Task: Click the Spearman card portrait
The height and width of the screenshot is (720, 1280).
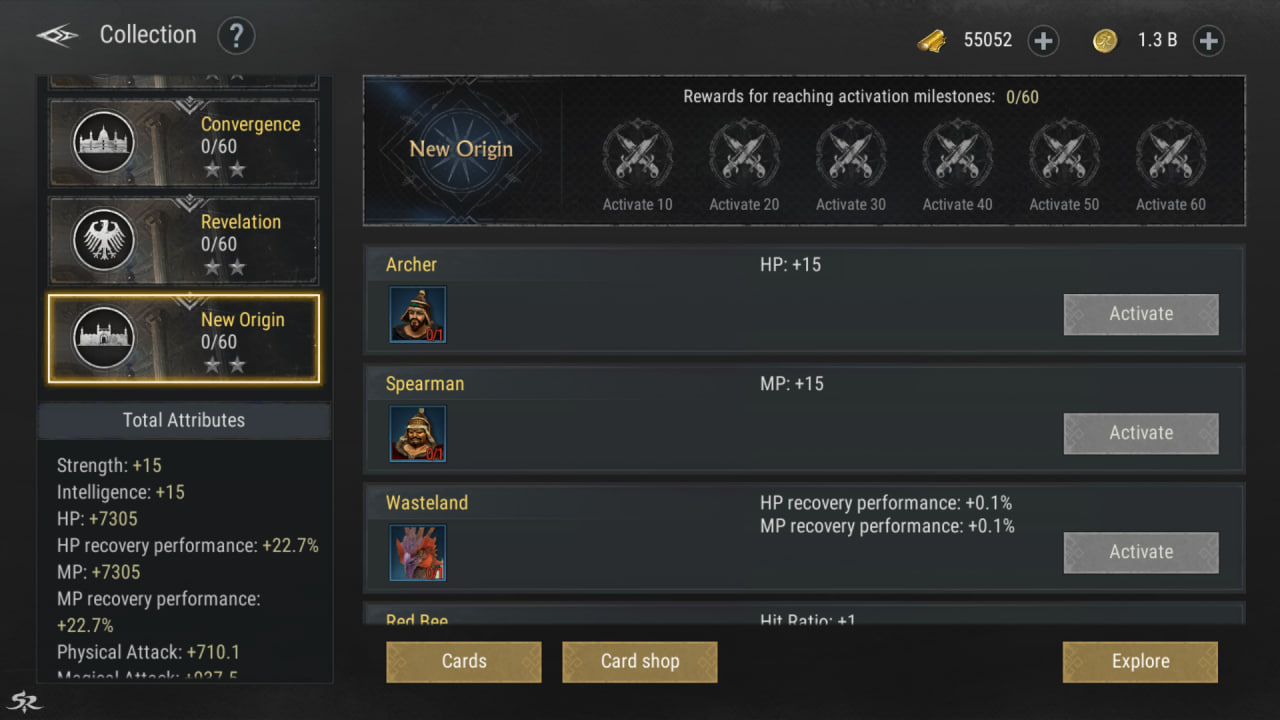Action: (x=418, y=433)
